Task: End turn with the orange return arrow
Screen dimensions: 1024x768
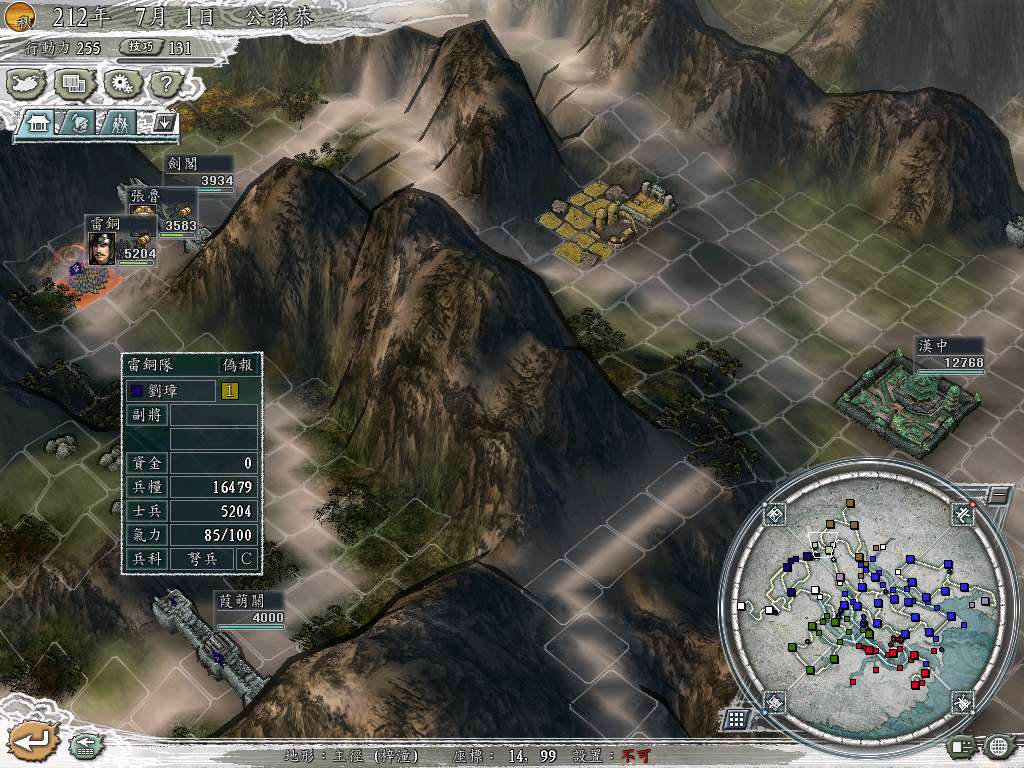Action: (x=31, y=741)
